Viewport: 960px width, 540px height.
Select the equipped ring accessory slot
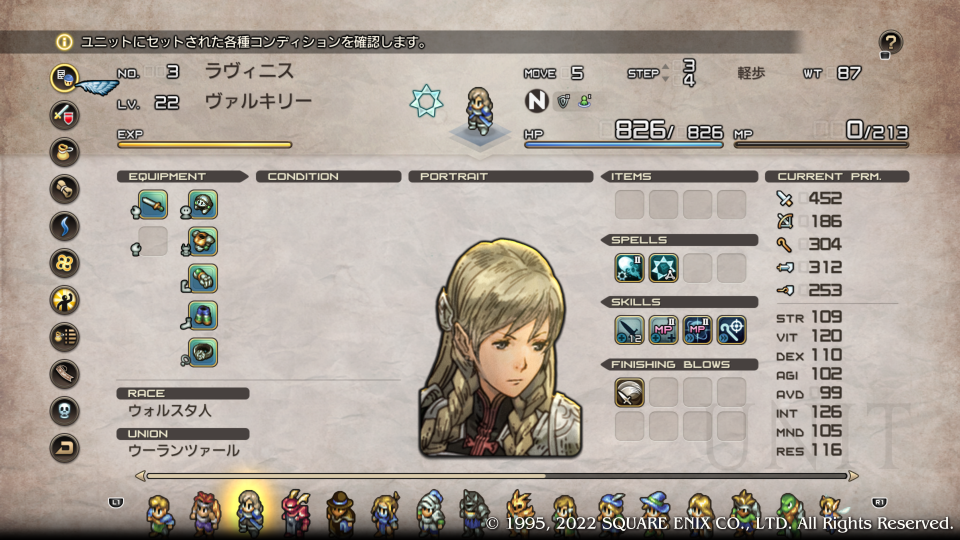(203, 353)
